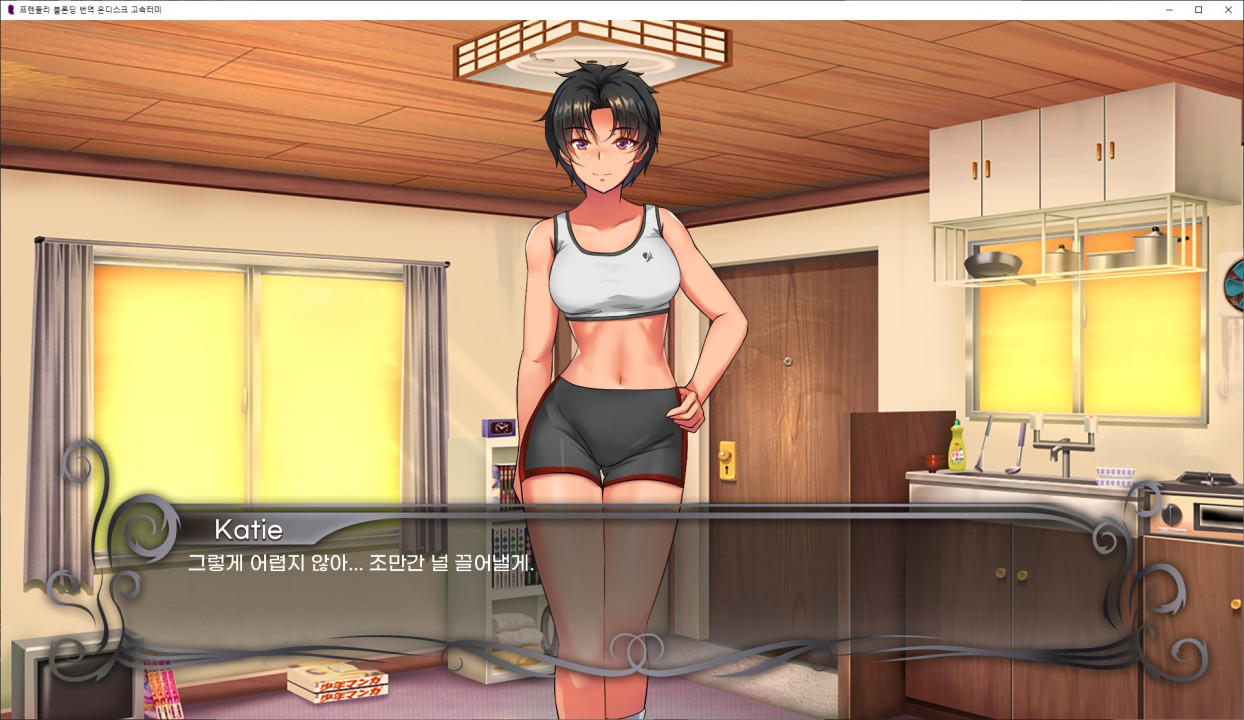
Task: Close the game window
Action: pyautogui.click(x=1227, y=10)
